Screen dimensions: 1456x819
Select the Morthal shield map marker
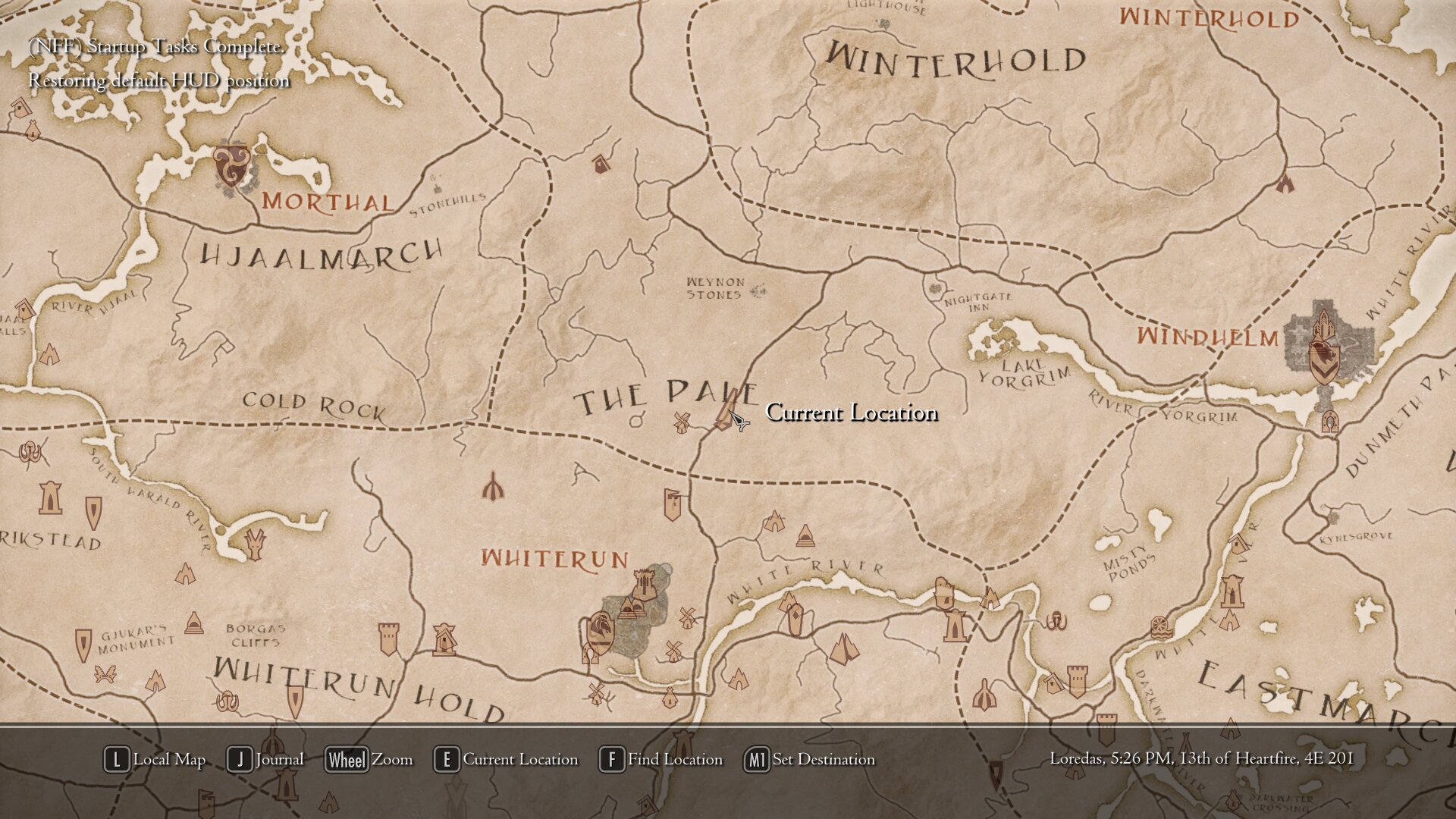pos(231,165)
